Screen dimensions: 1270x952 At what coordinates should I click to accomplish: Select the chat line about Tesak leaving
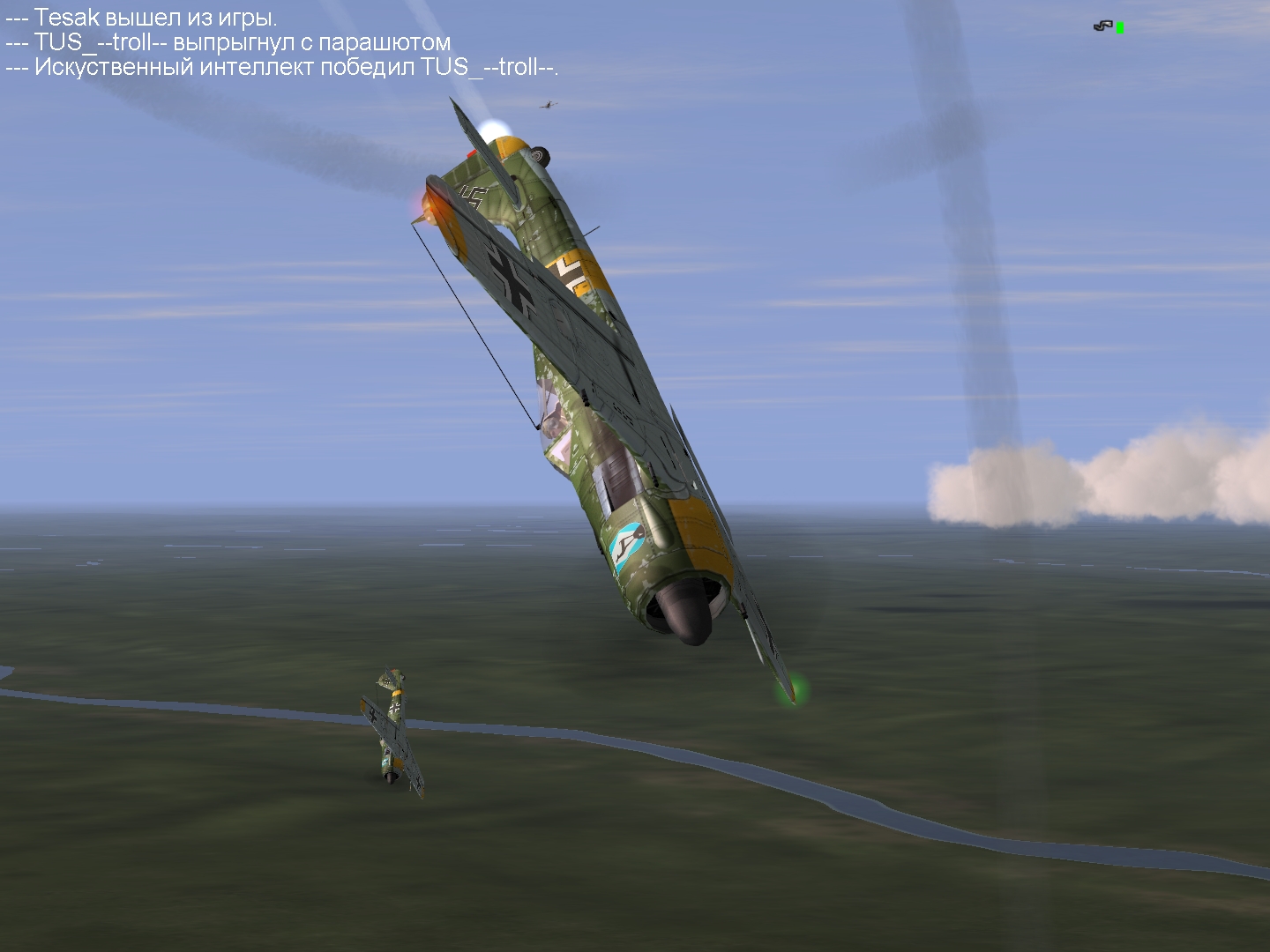click(141, 18)
